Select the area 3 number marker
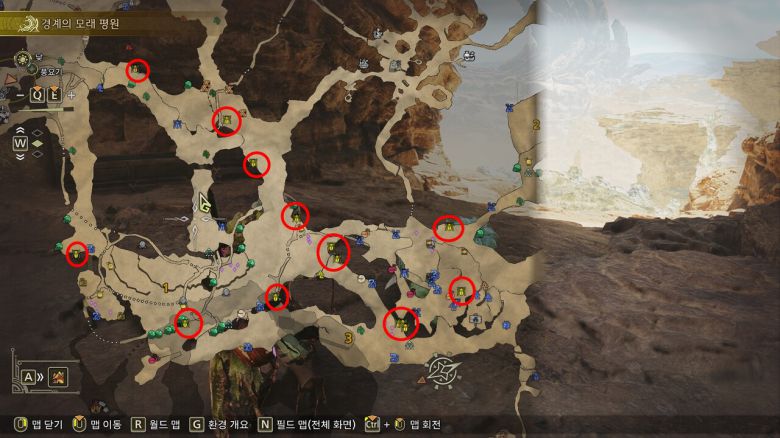This screenshot has width=780, height=438. [x=347, y=338]
